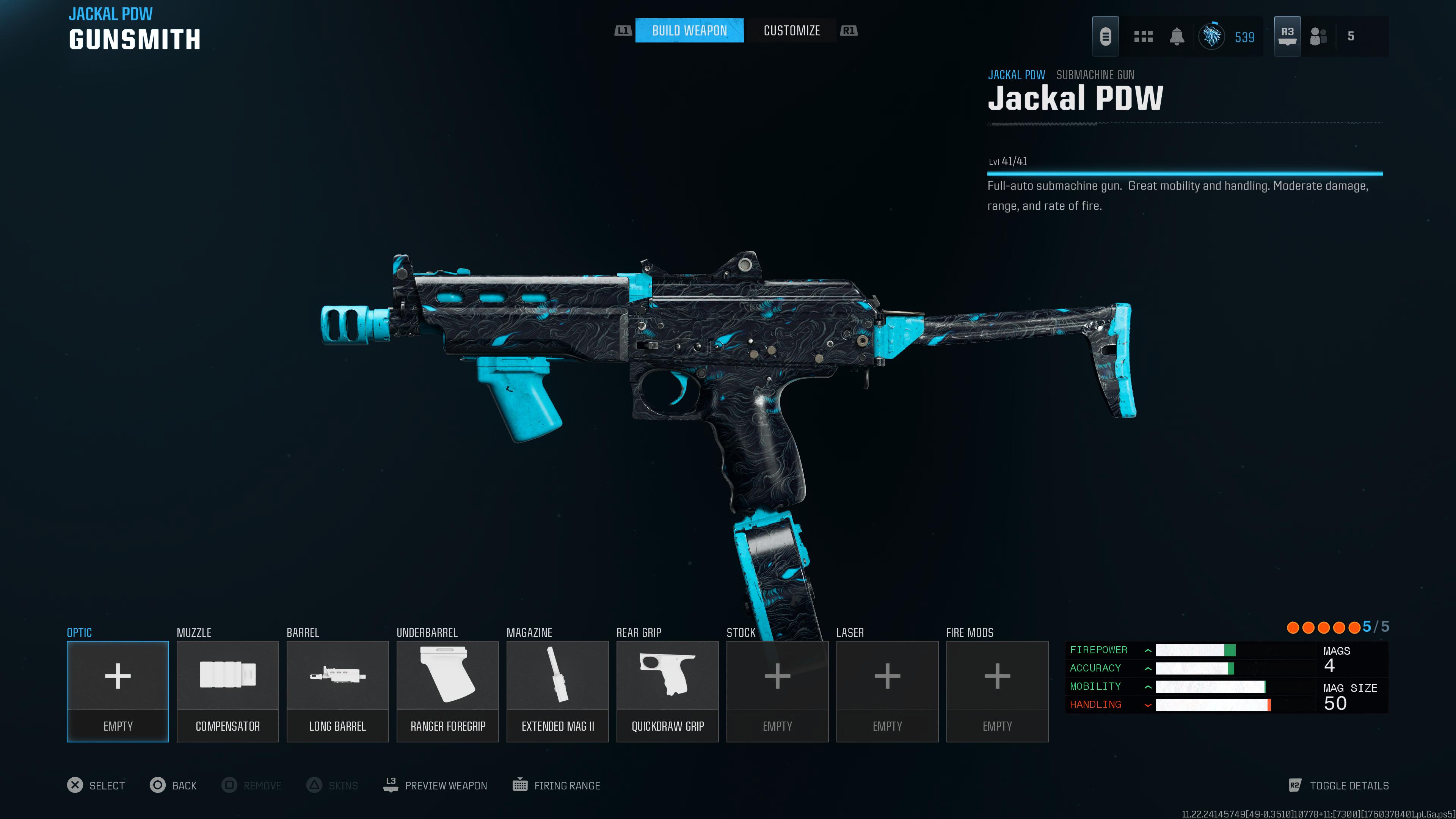Open the Quickdraw Grip rear grip slot
This screenshot has width=1456, height=819.
667,691
